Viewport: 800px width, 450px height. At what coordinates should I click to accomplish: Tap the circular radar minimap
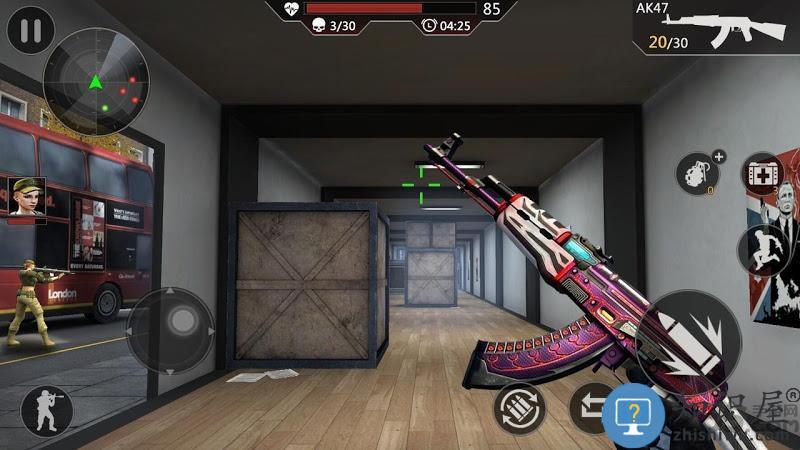[x=96, y=81]
